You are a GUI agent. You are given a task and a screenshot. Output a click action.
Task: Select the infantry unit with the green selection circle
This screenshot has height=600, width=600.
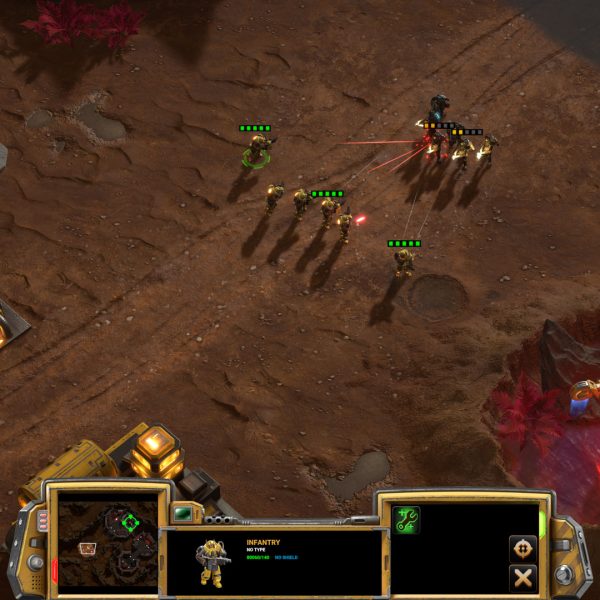point(257,151)
